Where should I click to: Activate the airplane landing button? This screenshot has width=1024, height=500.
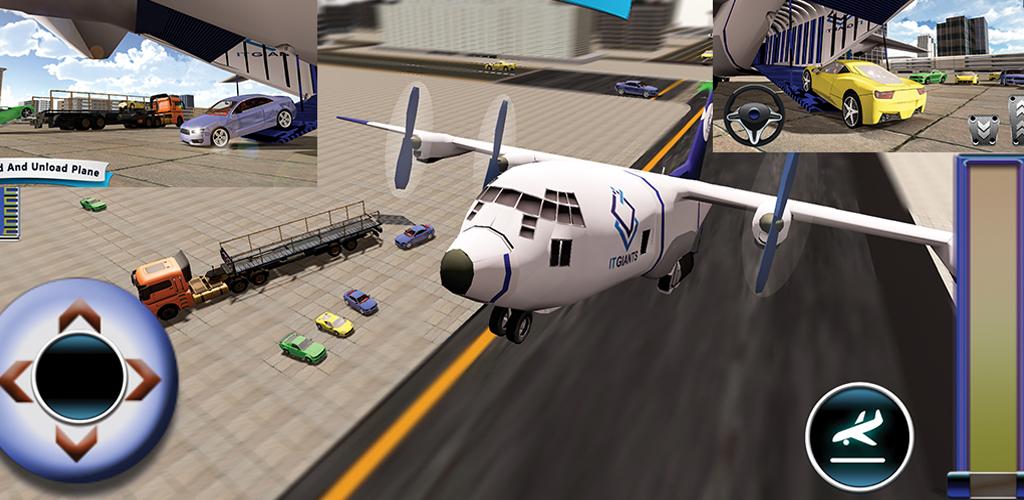859,436
